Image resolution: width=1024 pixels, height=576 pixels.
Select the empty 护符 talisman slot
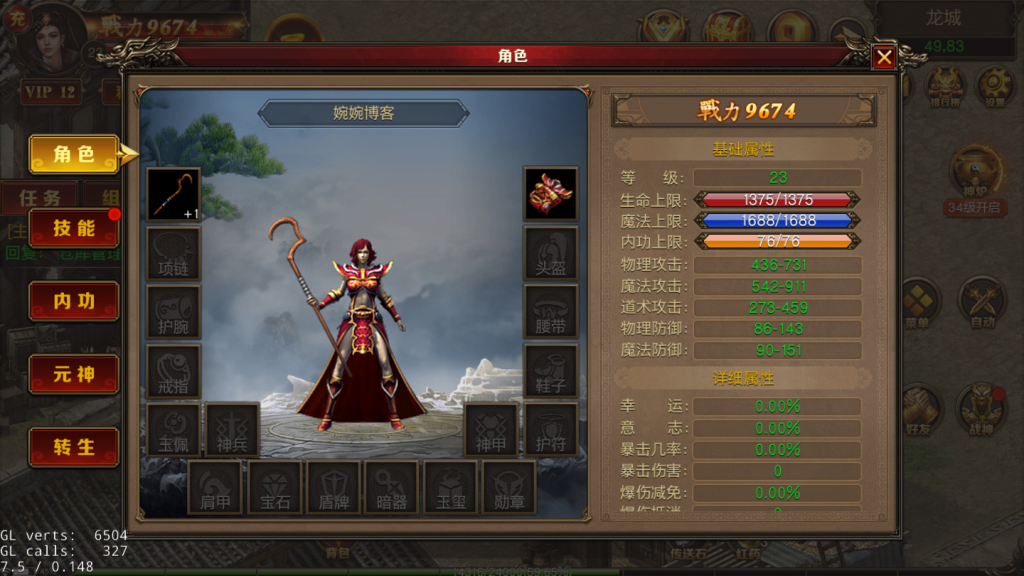click(550, 429)
